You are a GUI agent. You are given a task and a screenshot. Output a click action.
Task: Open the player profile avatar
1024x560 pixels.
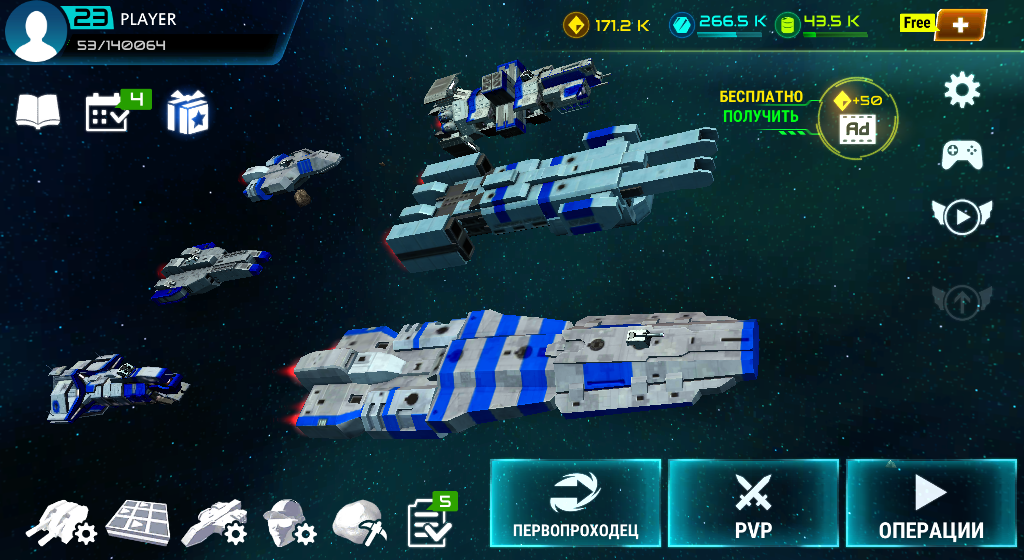point(36,32)
